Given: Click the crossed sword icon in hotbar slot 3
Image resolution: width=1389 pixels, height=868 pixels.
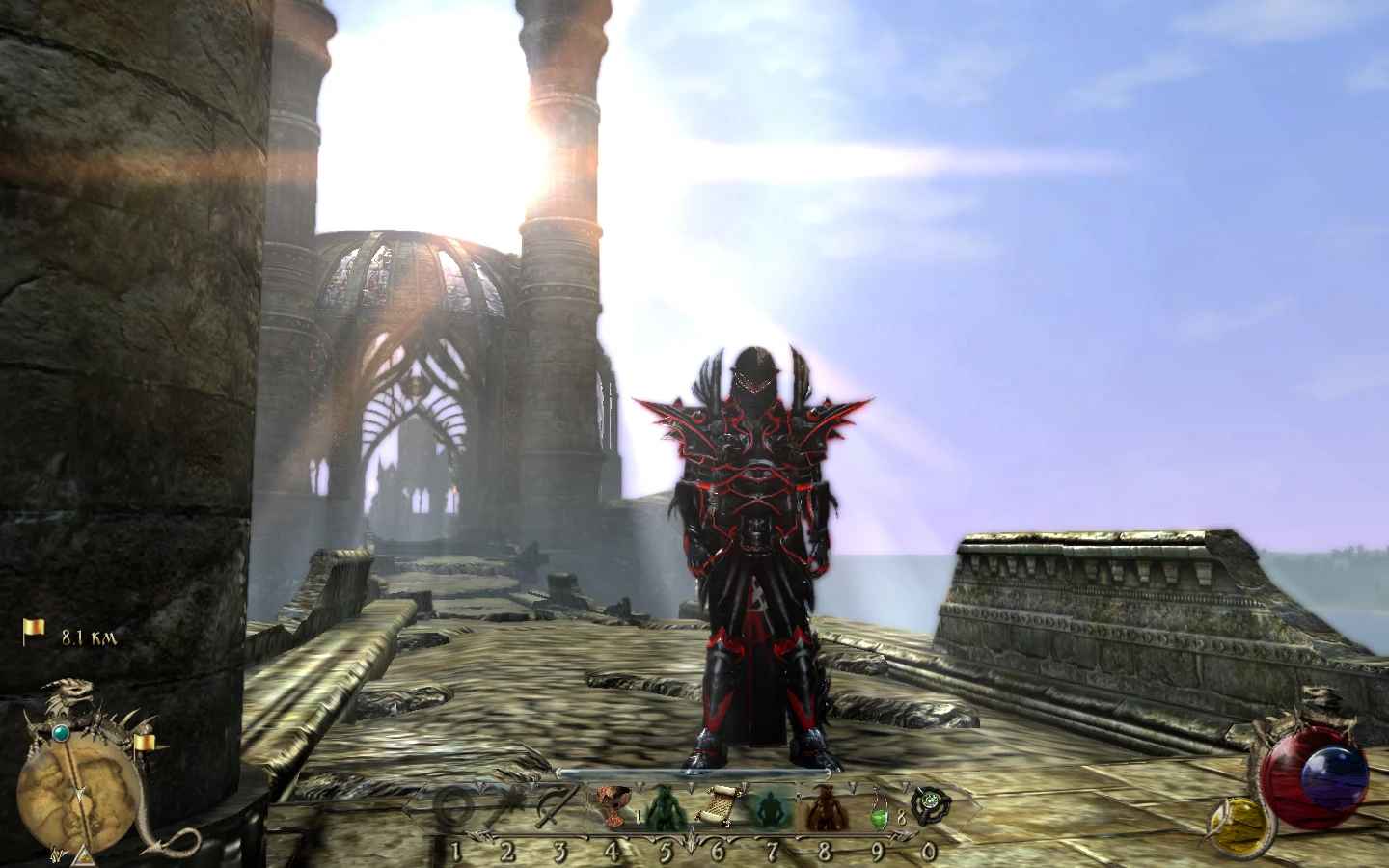Looking at the screenshot, I should pos(555,806).
